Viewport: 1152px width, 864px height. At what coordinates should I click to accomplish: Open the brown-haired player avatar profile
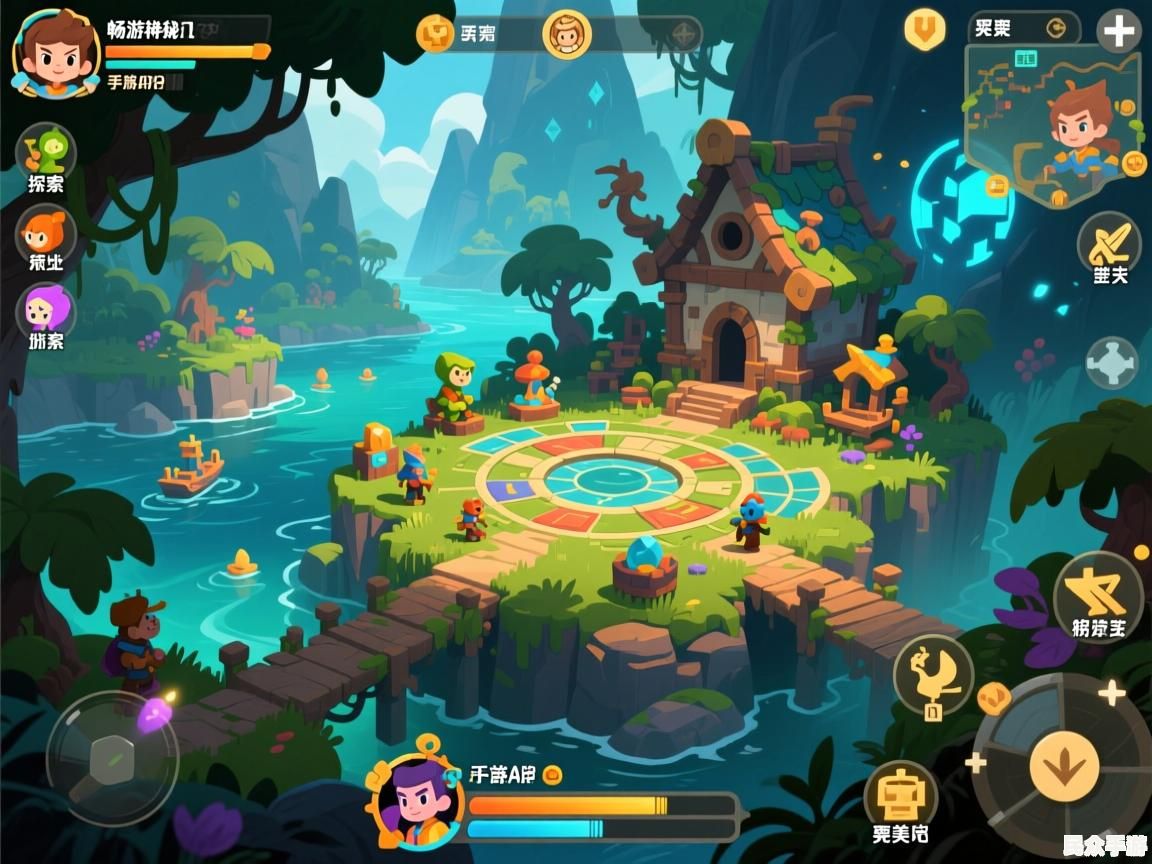(55, 52)
